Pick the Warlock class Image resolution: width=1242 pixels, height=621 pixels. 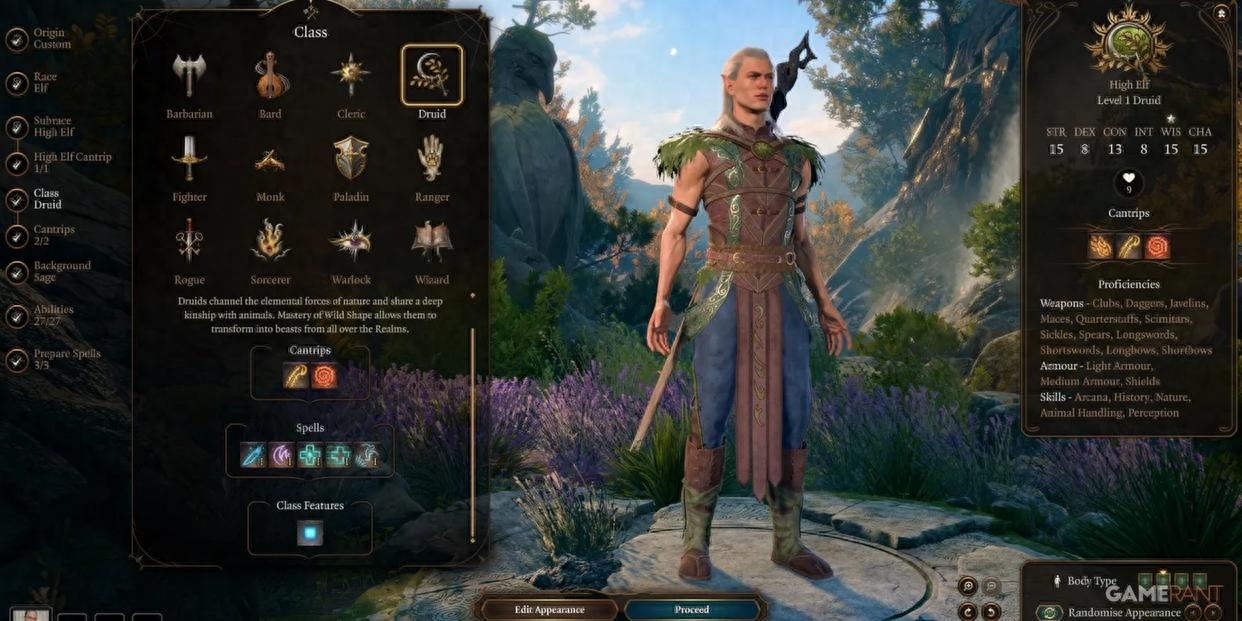point(351,242)
